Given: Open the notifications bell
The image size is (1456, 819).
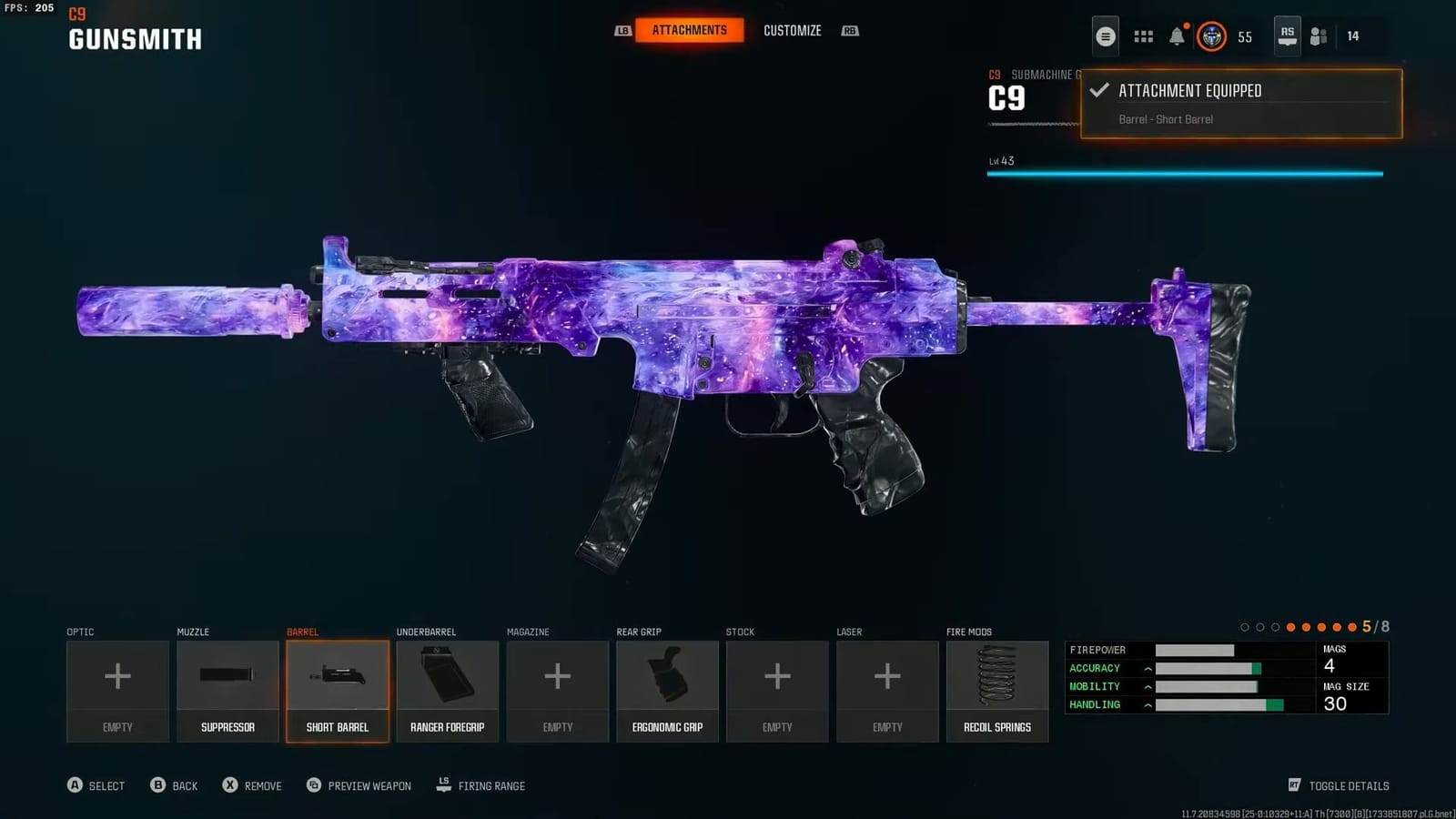Looking at the screenshot, I should [x=1178, y=35].
